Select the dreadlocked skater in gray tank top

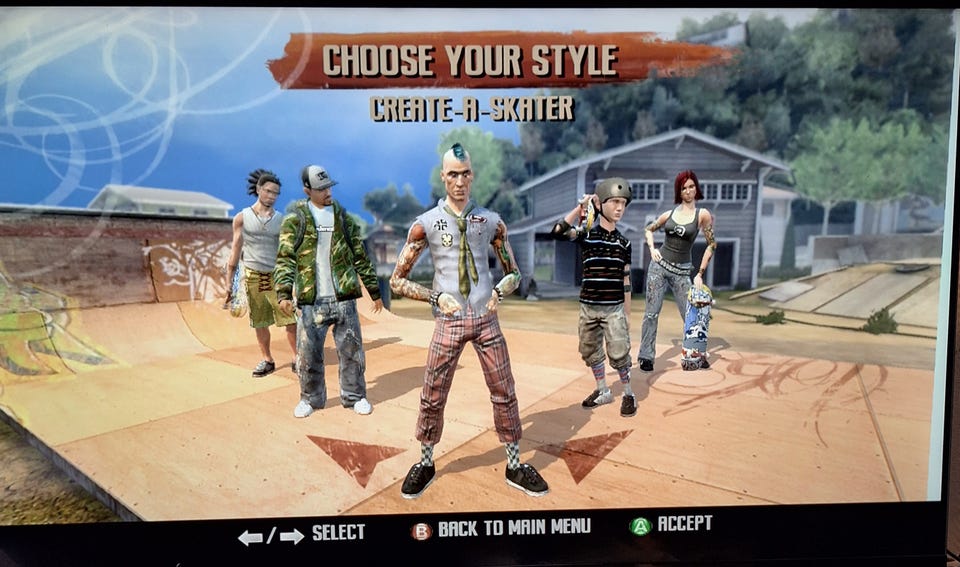[x=258, y=262]
